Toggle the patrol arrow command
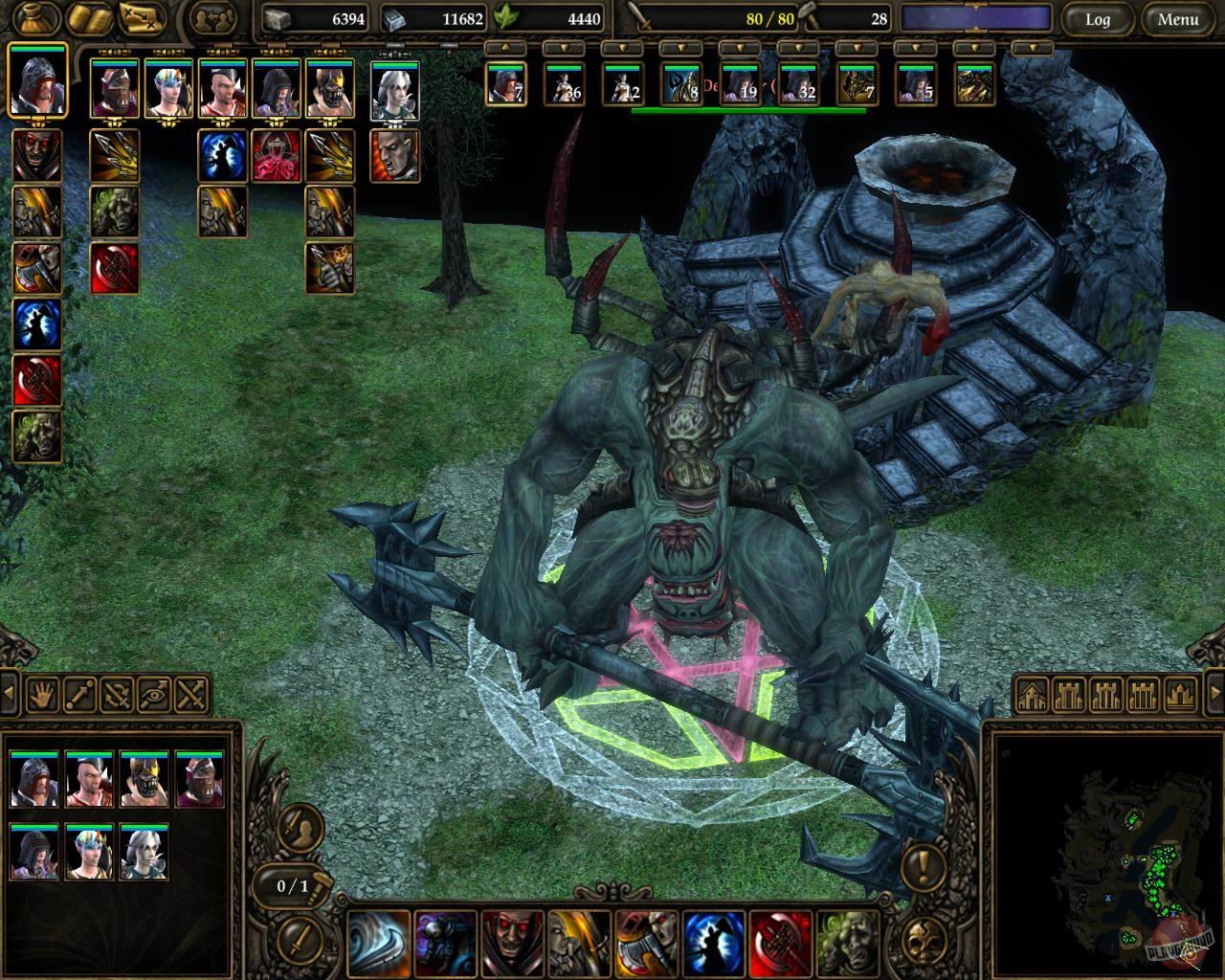Screen dimensions: 1225x980 [x=80, y=694]
